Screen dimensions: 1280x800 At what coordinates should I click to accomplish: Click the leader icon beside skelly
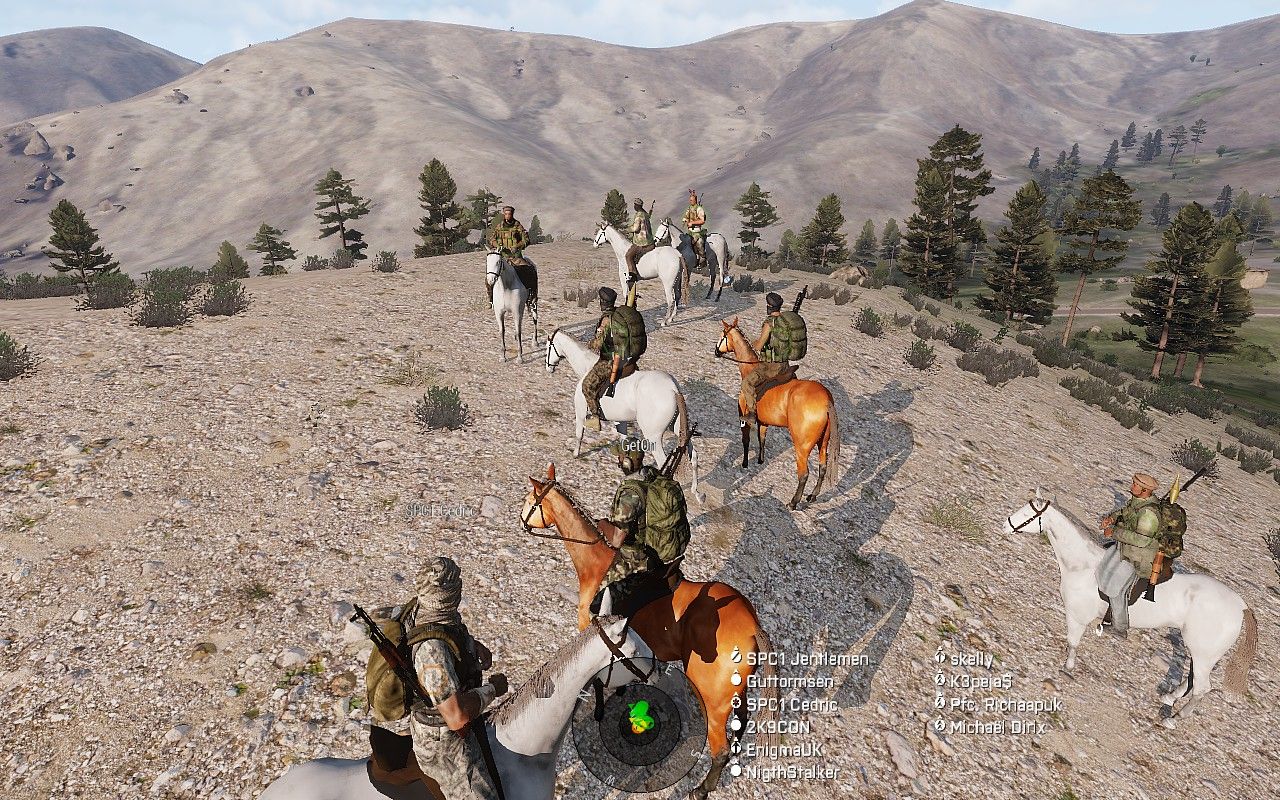(x=941, y=658)
